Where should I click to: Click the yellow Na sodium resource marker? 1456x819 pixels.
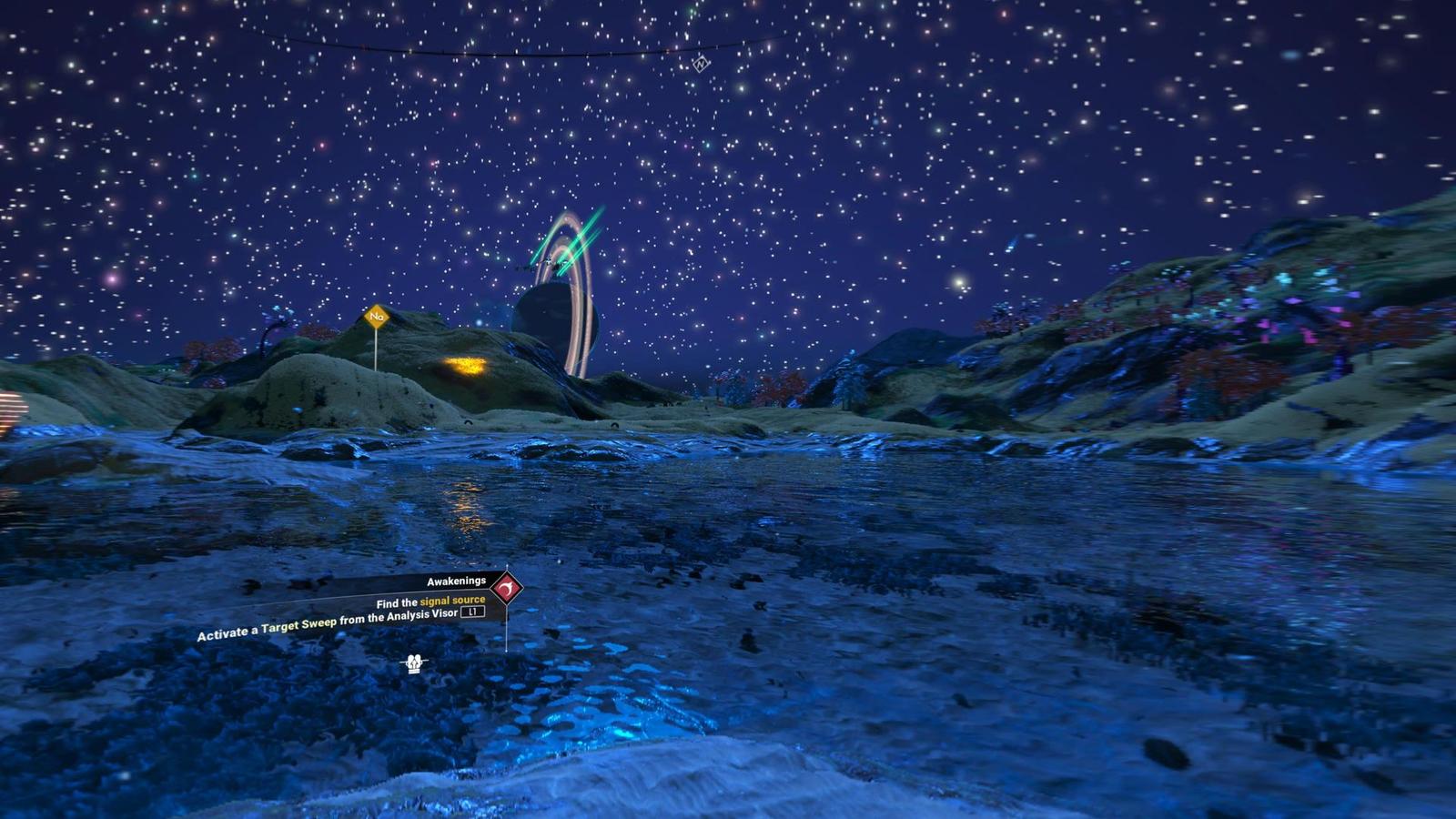tap(376, 317)
